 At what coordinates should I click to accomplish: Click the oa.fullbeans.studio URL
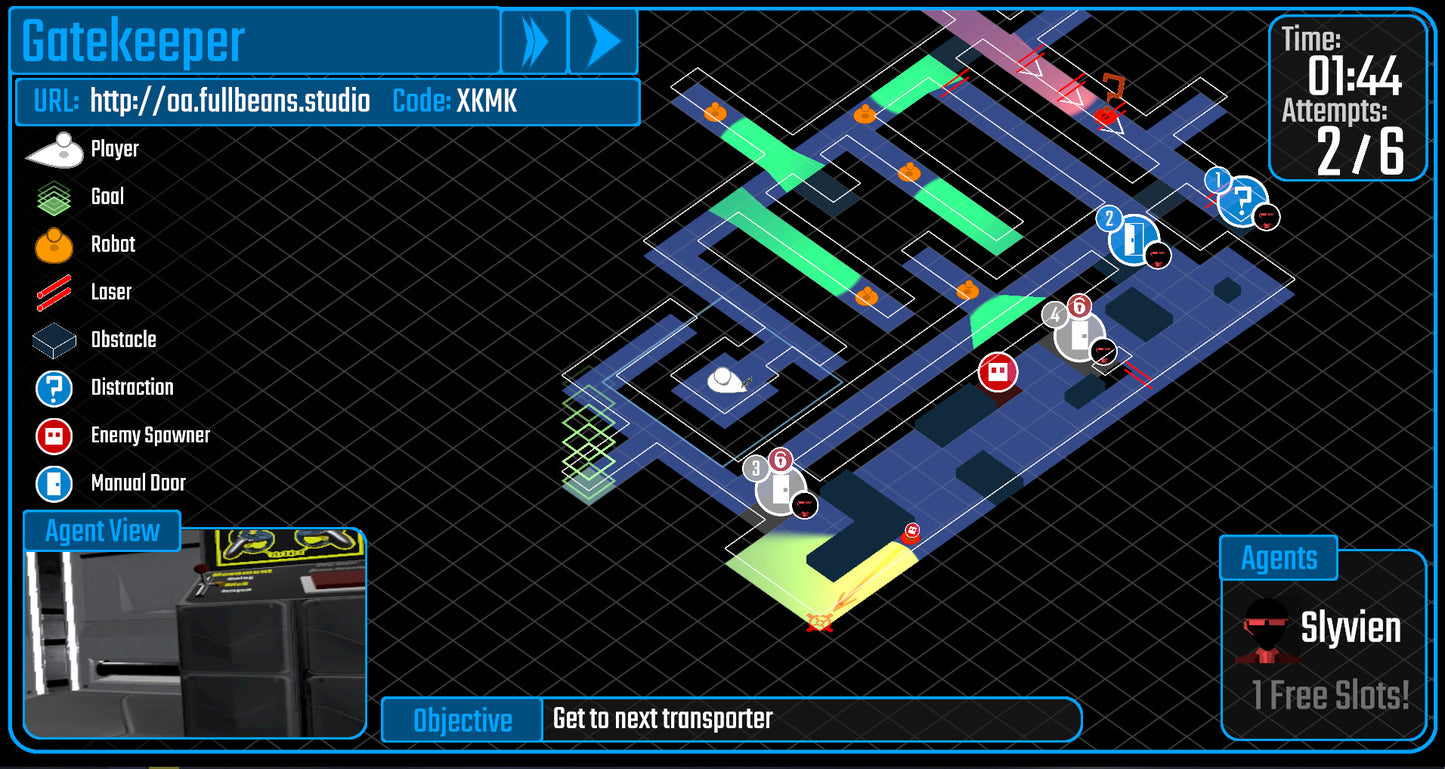click(x=230, y=101)
